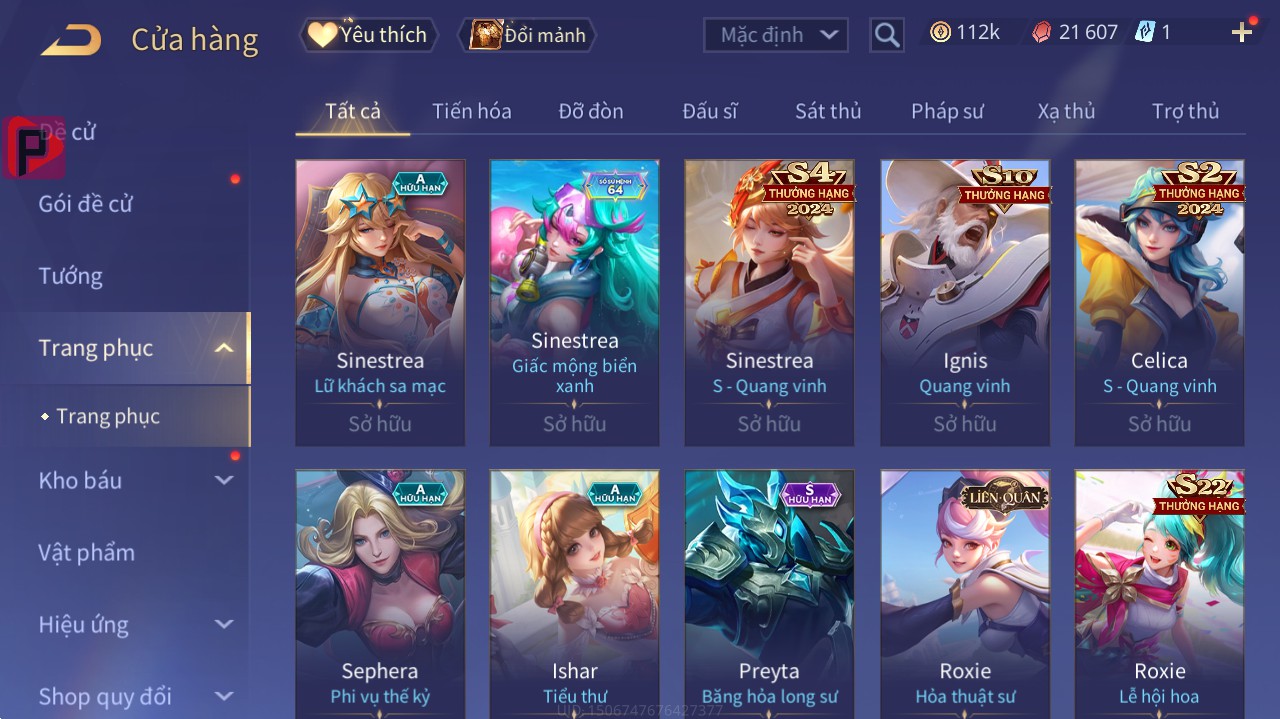Open Gói đề cử in sidebar

[x=86, y=204]
